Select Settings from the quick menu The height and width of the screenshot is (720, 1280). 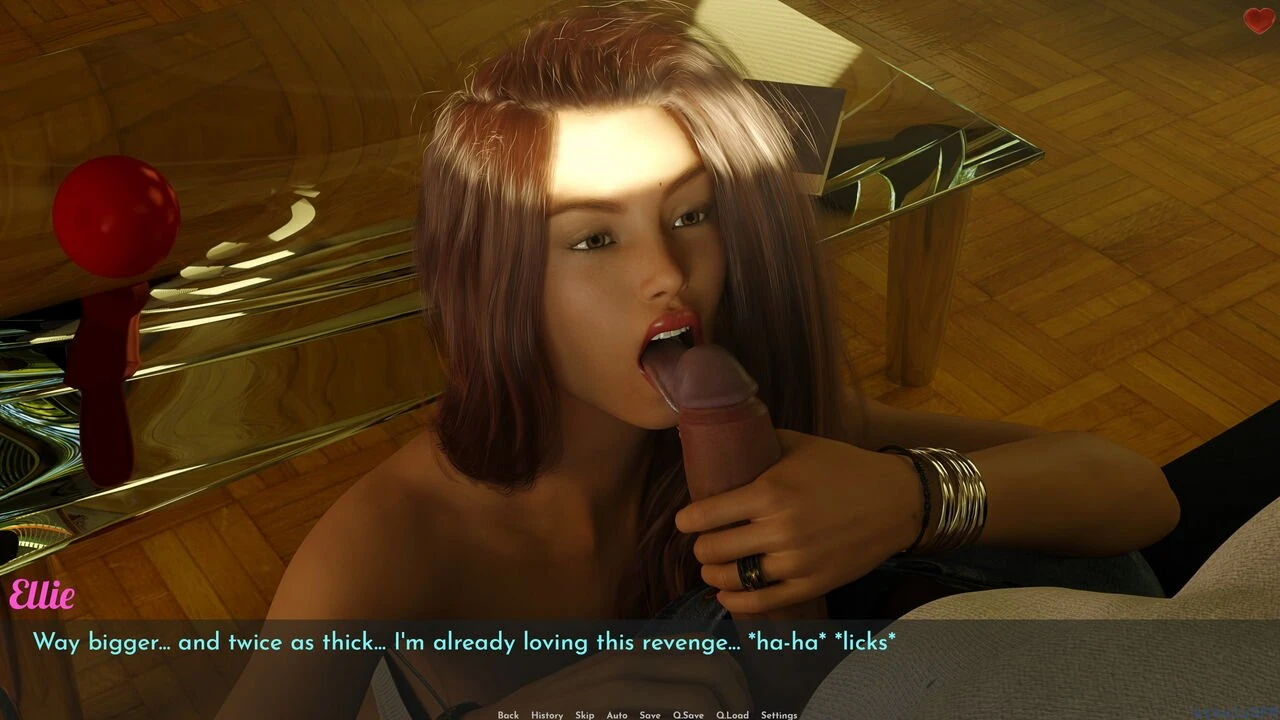778,715
